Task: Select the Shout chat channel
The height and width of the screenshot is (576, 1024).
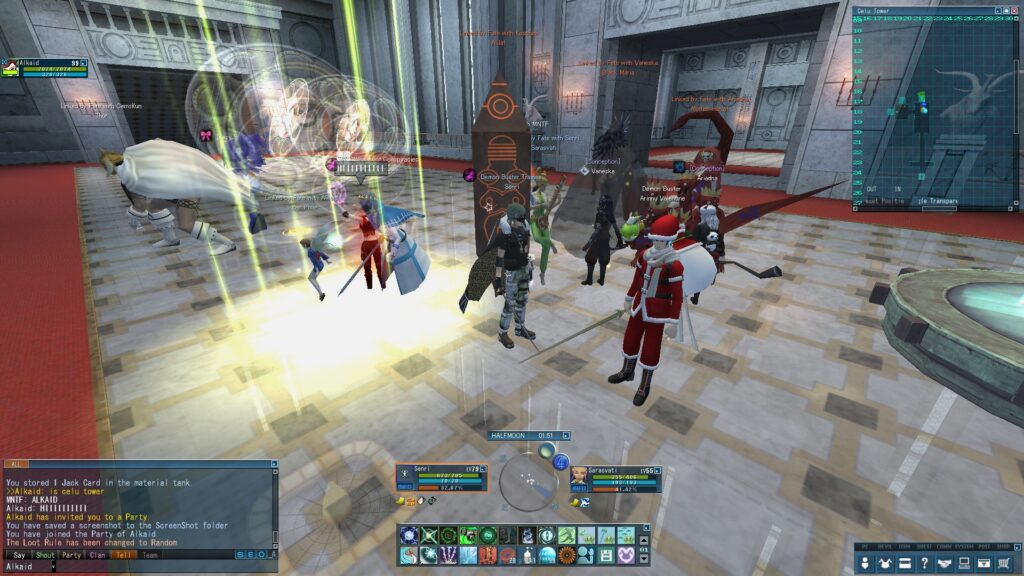Action: coord(45,555)
